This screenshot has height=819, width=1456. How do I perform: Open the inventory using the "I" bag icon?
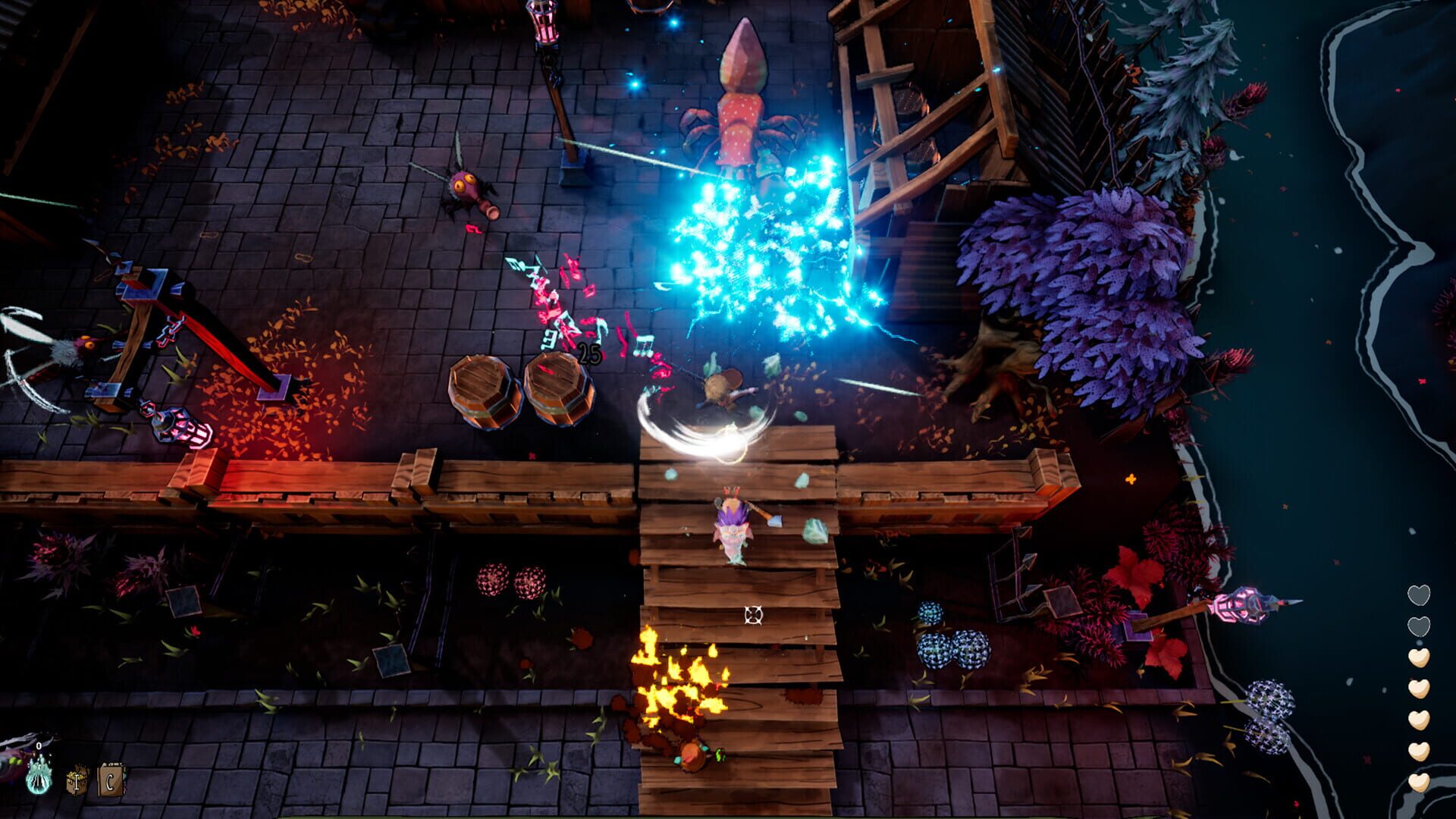tap(76, 780)
